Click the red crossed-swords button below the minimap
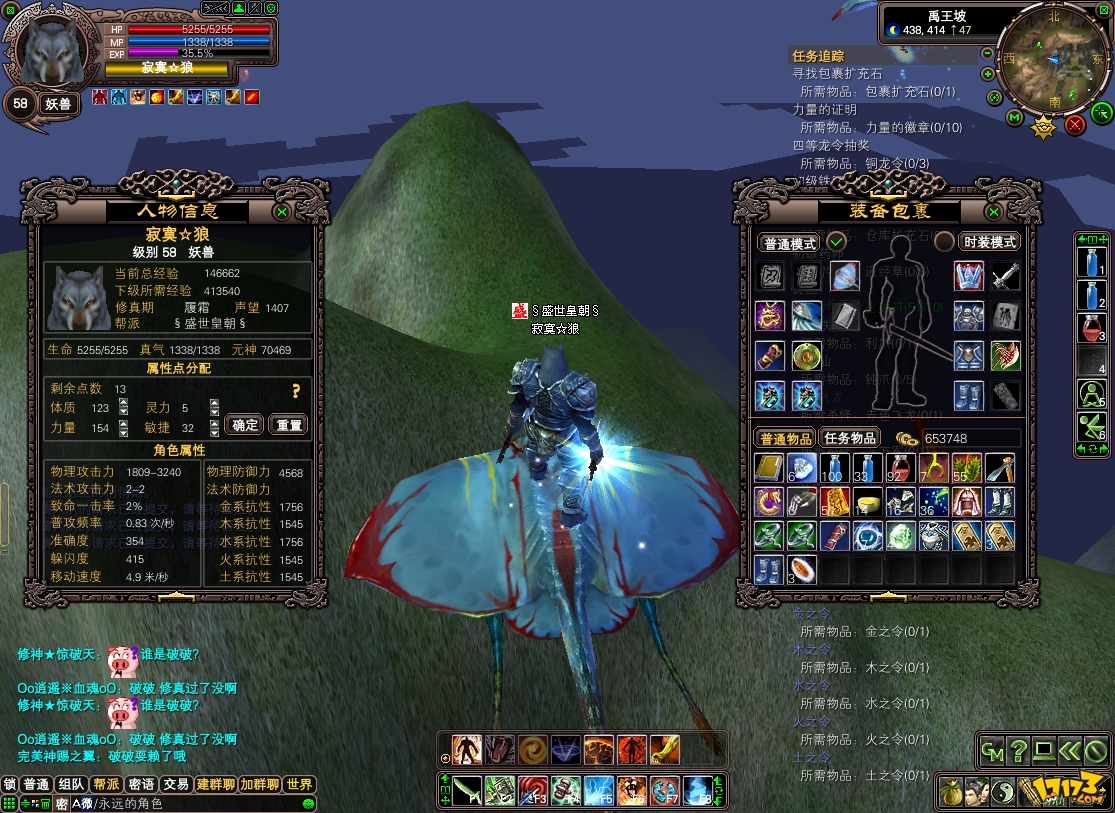This screenshot has height=813, width=1115. 1075,124
